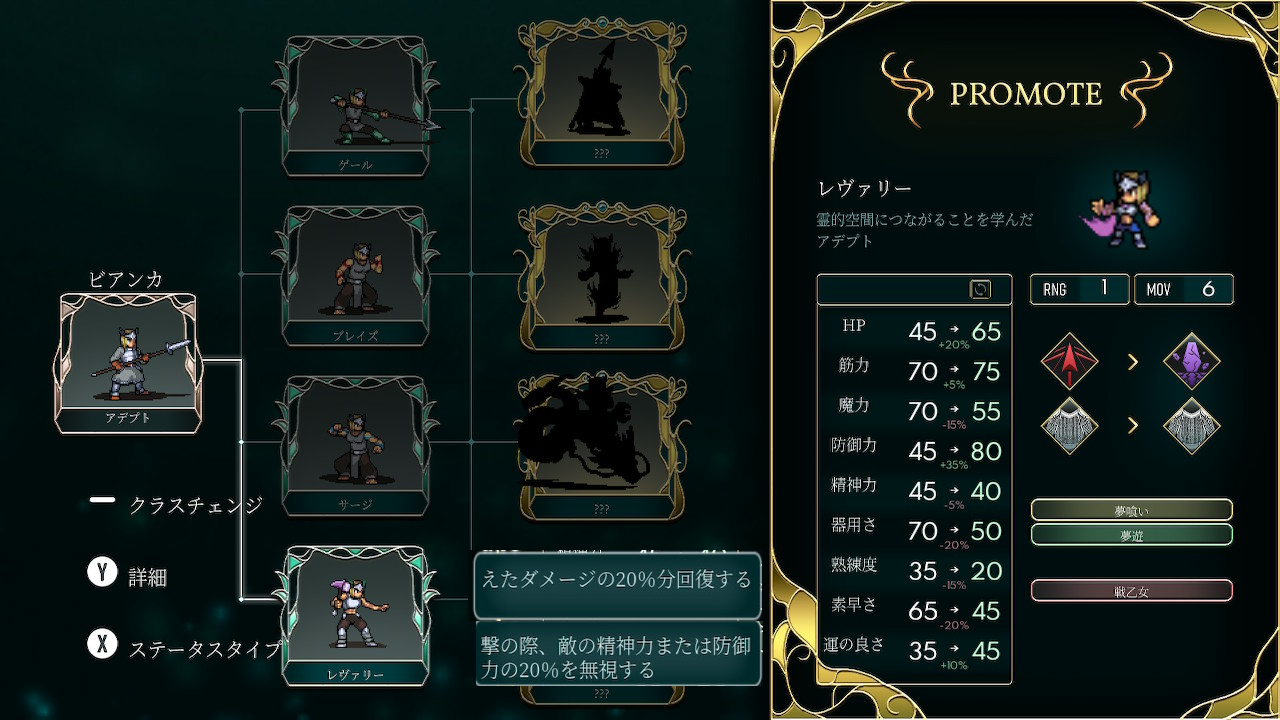
Task: Select the locked ??? card with the serpent silhouette
Action: (601, 445)
